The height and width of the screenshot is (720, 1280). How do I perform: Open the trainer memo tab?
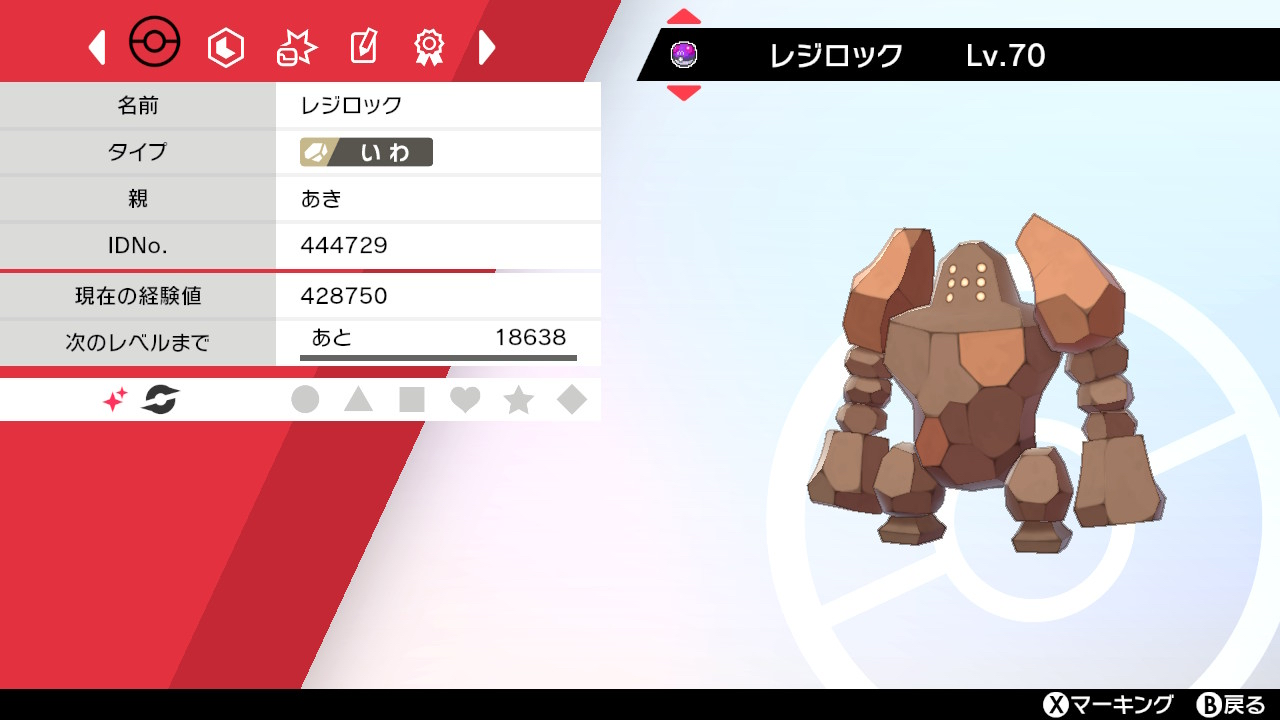pos(362,47)
